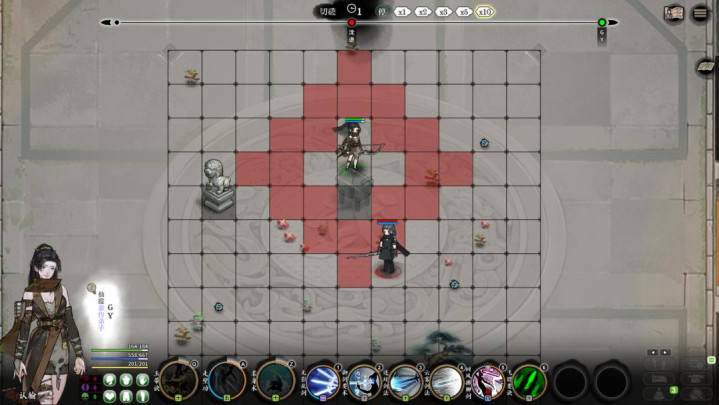
Task: Open the journal book on the right edge
Action: tap(706, 67)
